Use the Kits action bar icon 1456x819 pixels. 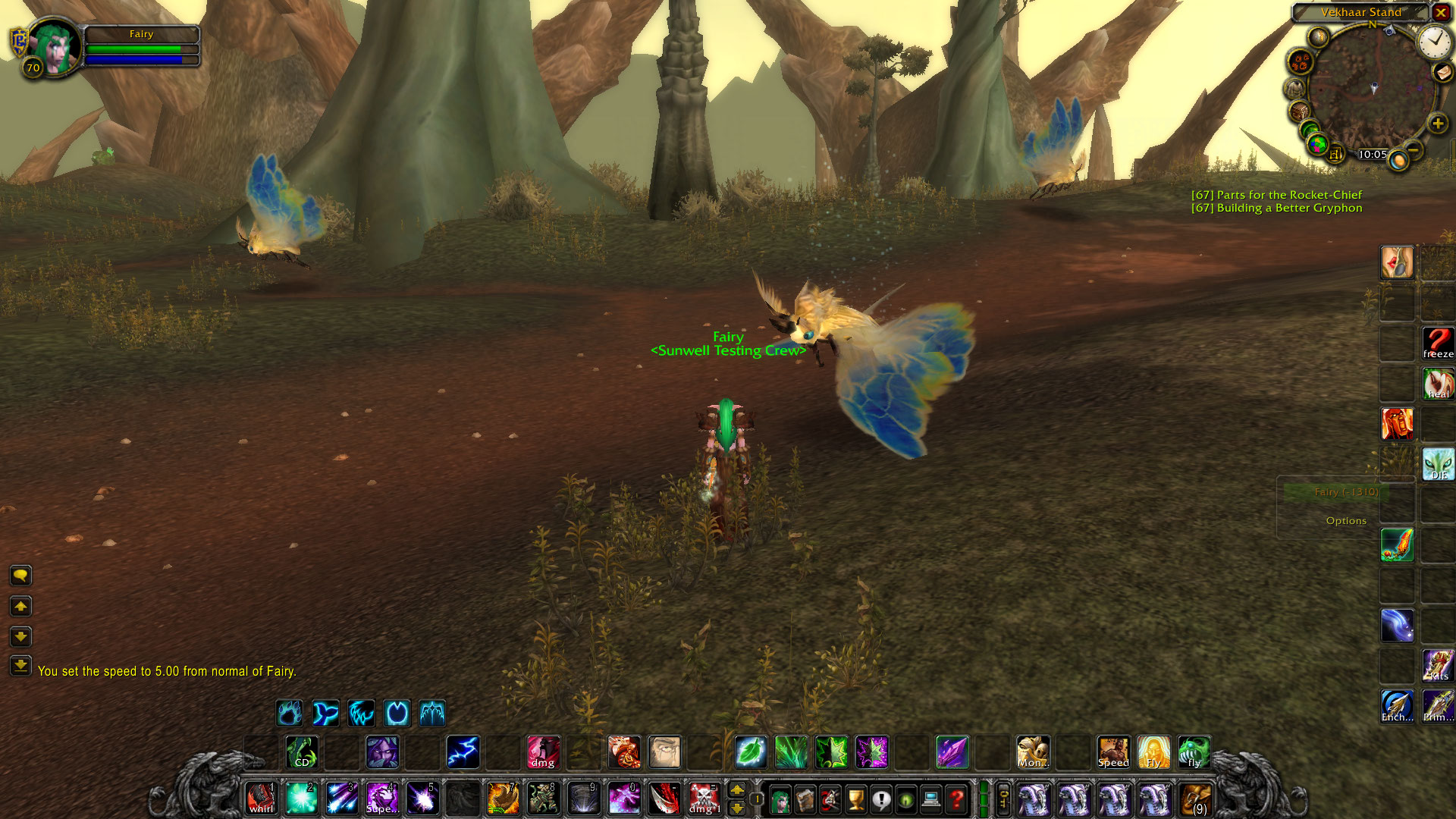click(x=1439, y=665)
